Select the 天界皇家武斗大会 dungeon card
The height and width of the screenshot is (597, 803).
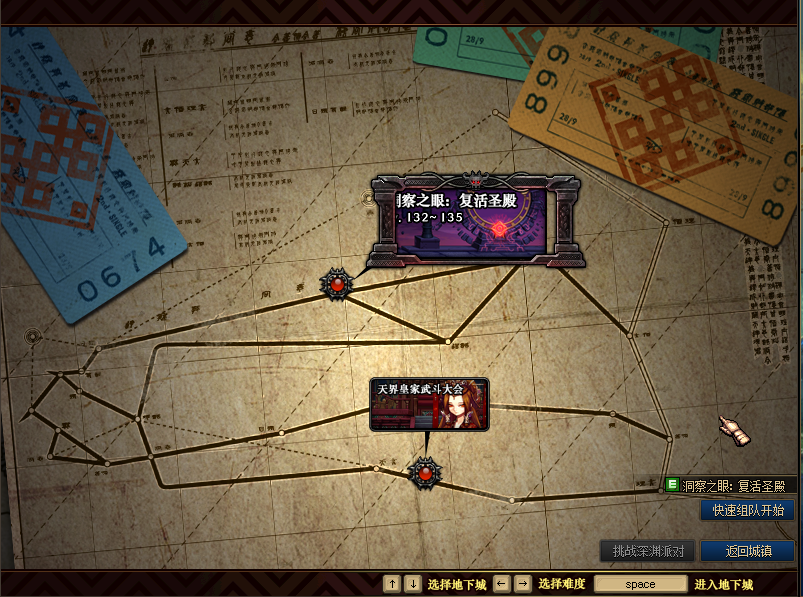click(429, 405)
